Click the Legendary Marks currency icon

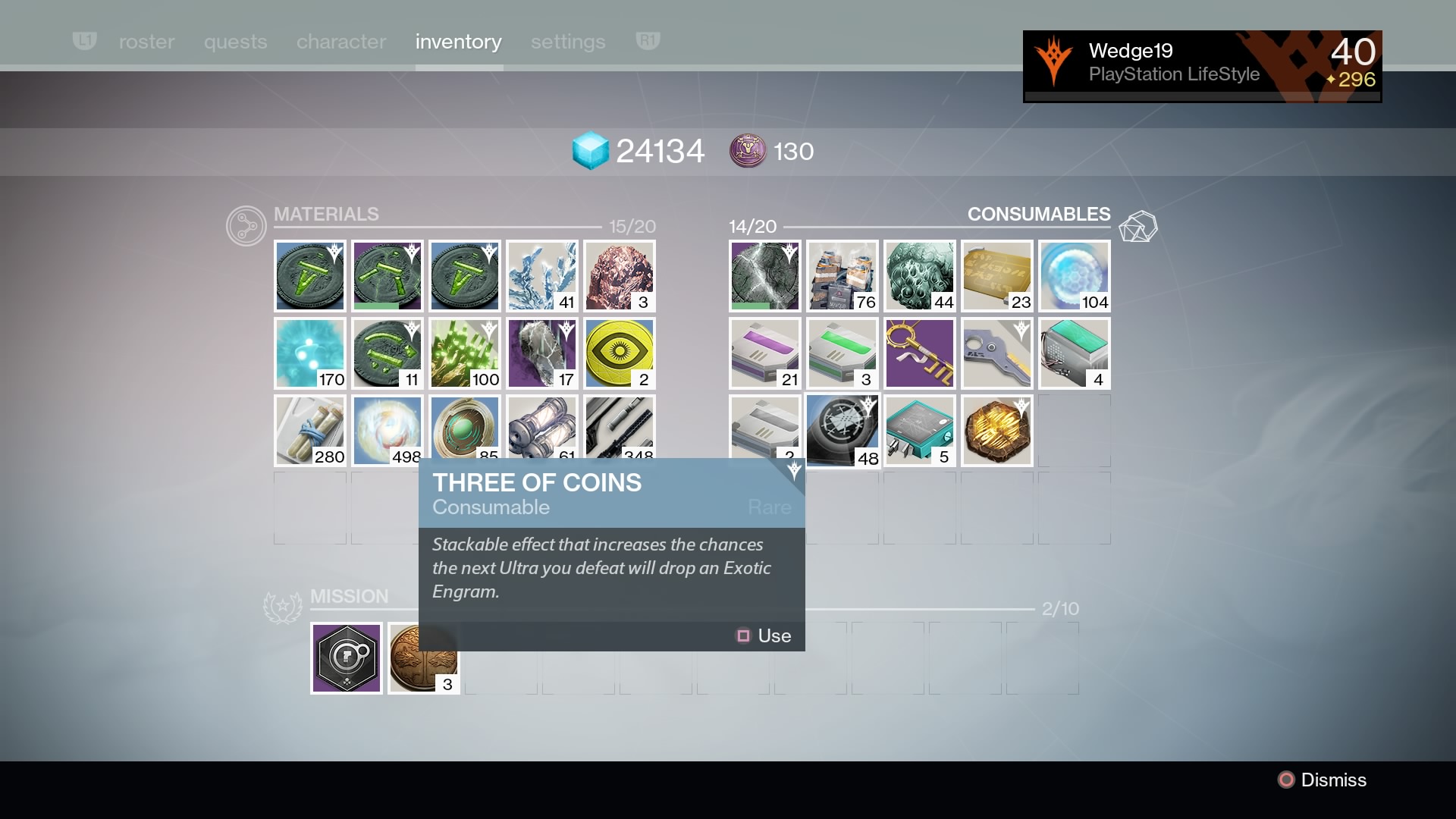click(x=748, y=150)
